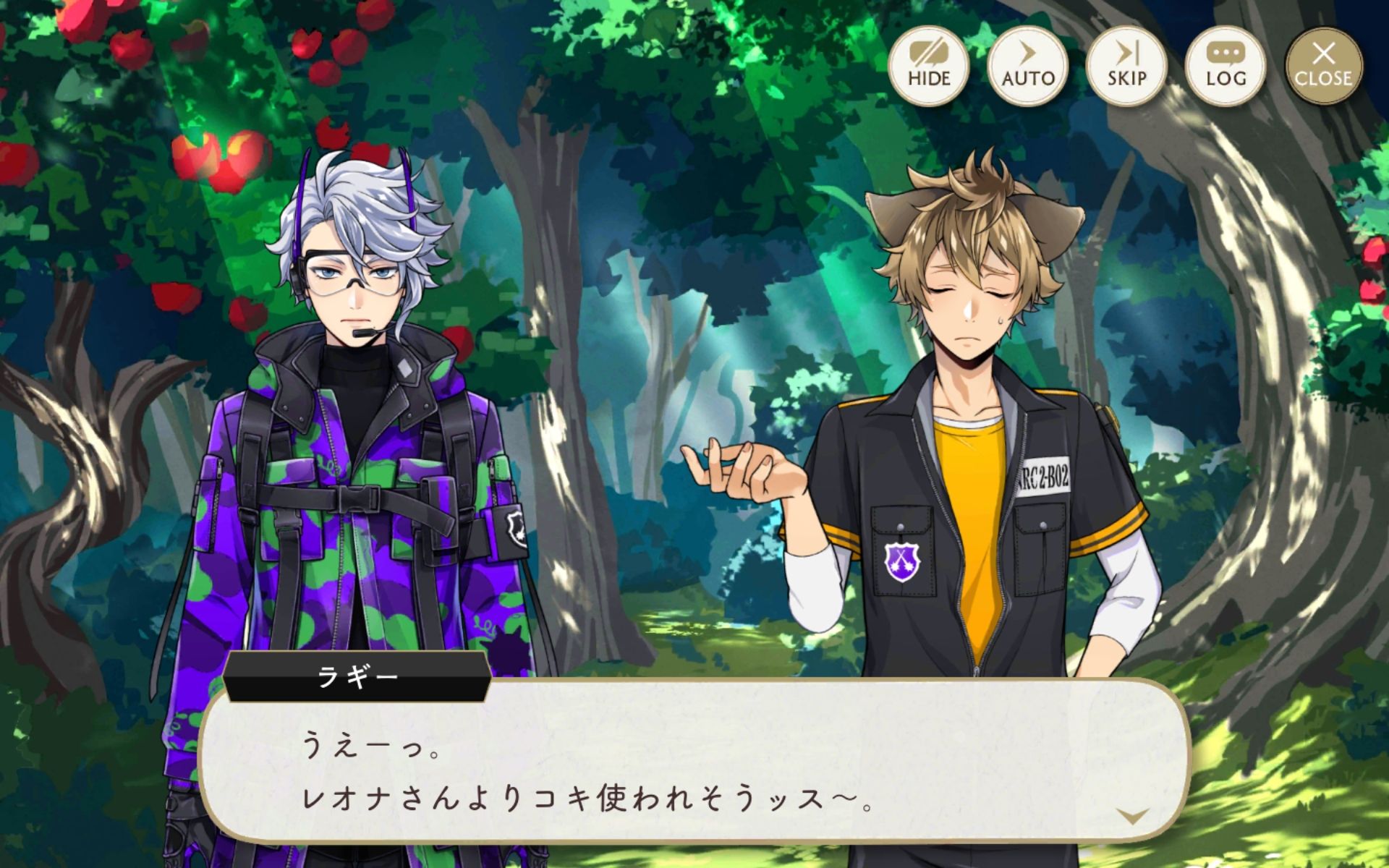Image resolution: width=1389 pixels, height=868 pixels.
Task: Close the story with CLOSE button
Action: click(x=1324, y=66)
